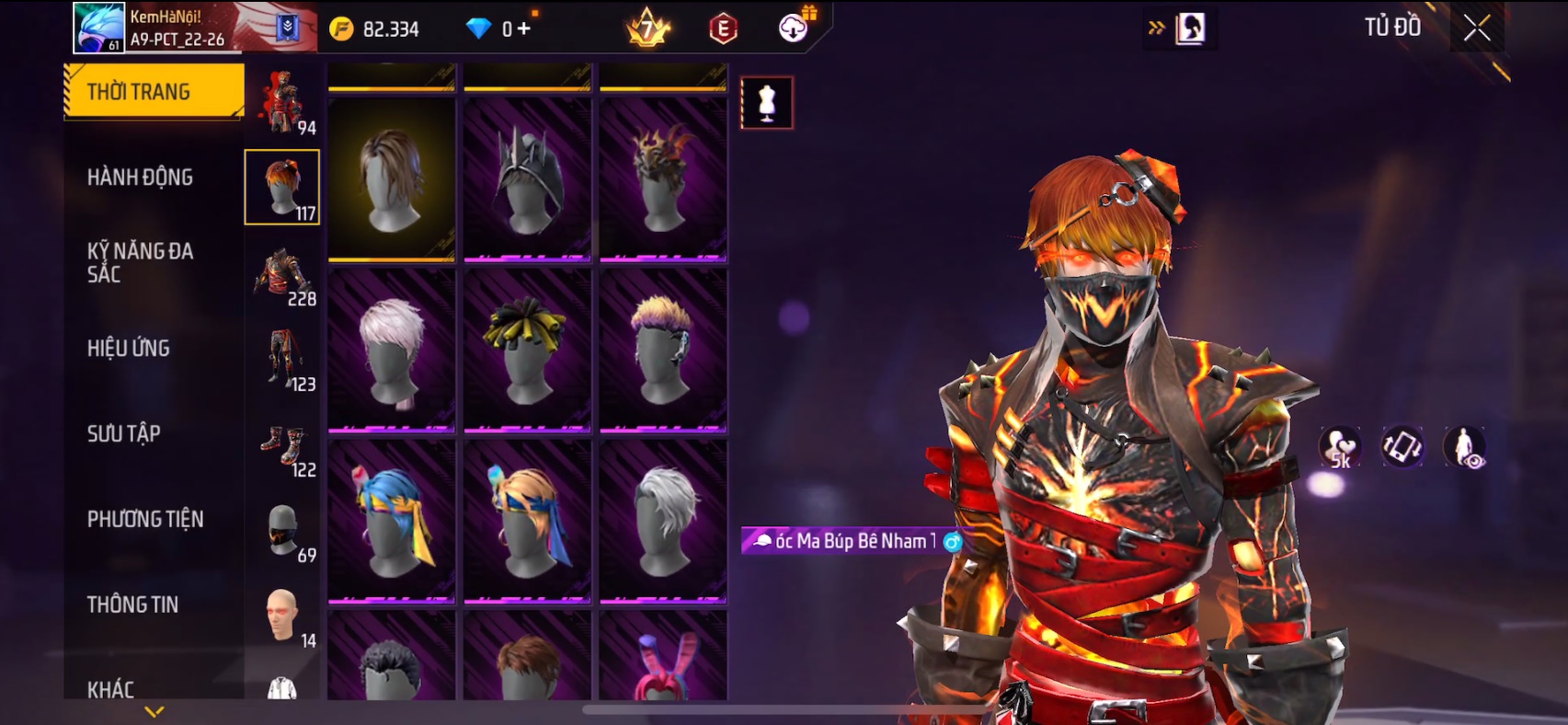The height and width of the screenshot is (725, 1568).
Task: Select the outfit sets category with 94 items
Action: point(283,102)
